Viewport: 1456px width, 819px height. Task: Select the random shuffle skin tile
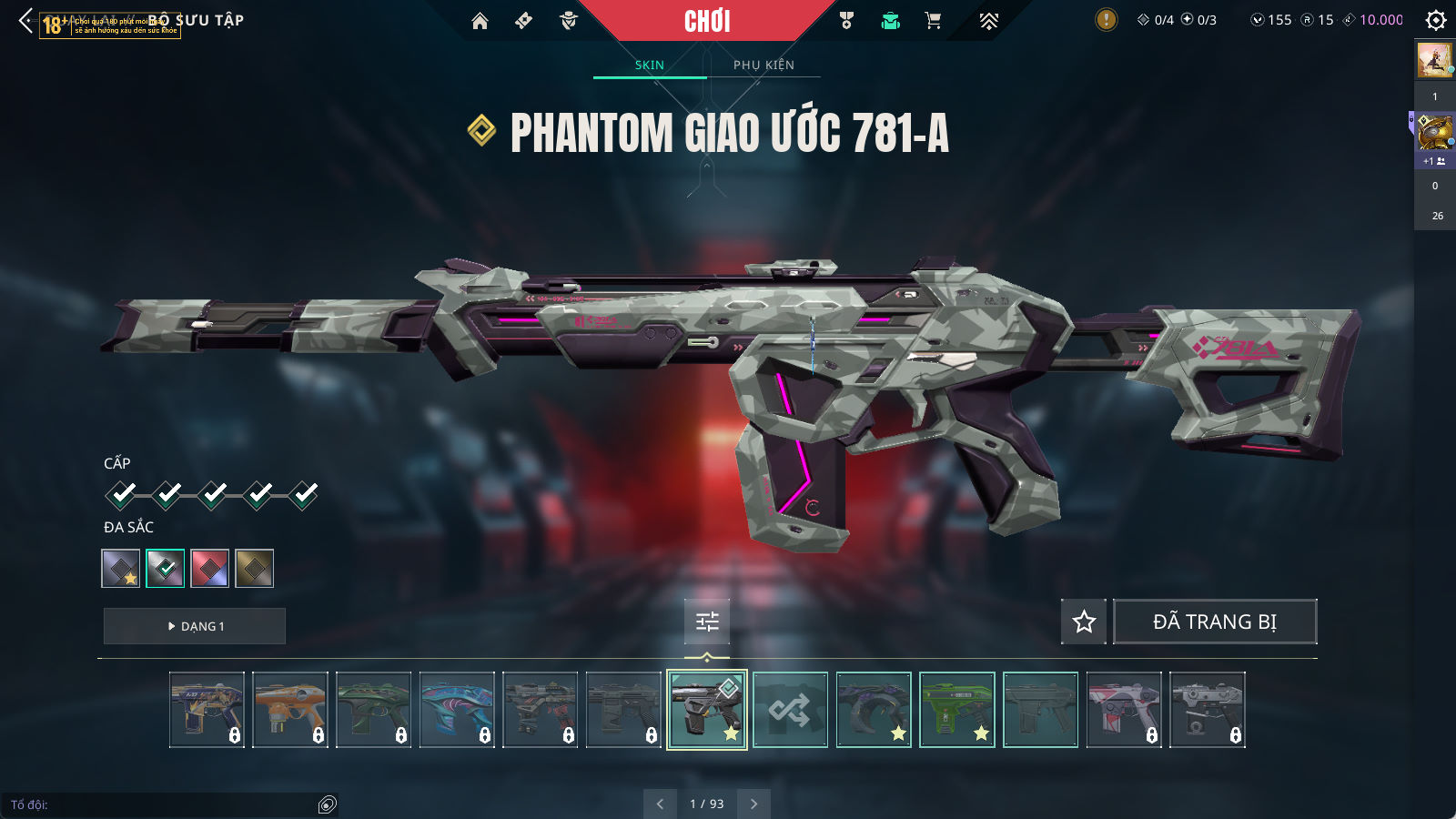[790, 710]
